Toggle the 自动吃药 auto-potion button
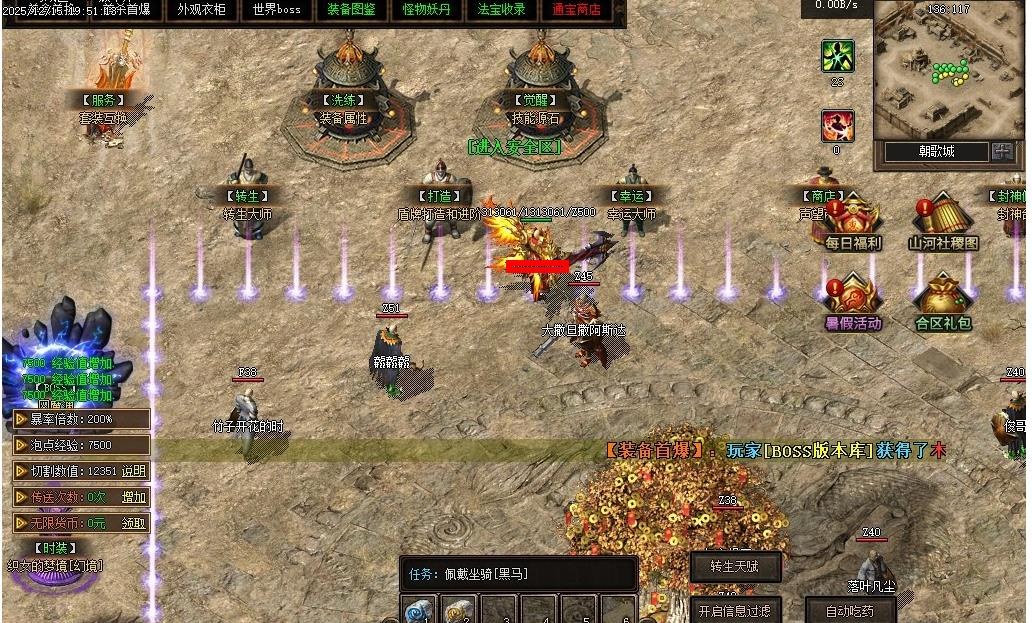This screenshot has width=1032, height=623. coord(850,611)
